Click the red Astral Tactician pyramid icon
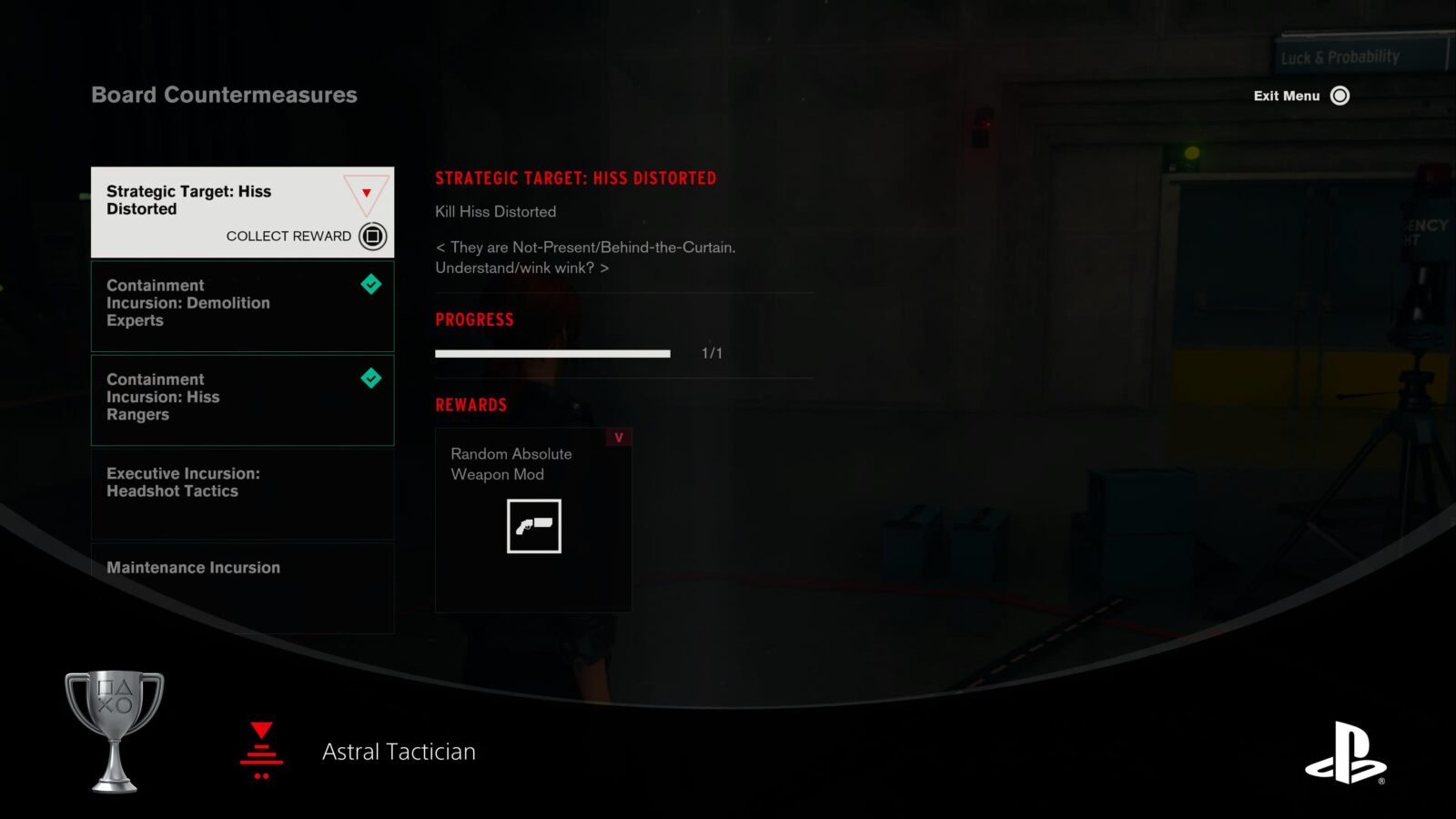The height and width of the screenshot is (819, 1456). (261, 751)
